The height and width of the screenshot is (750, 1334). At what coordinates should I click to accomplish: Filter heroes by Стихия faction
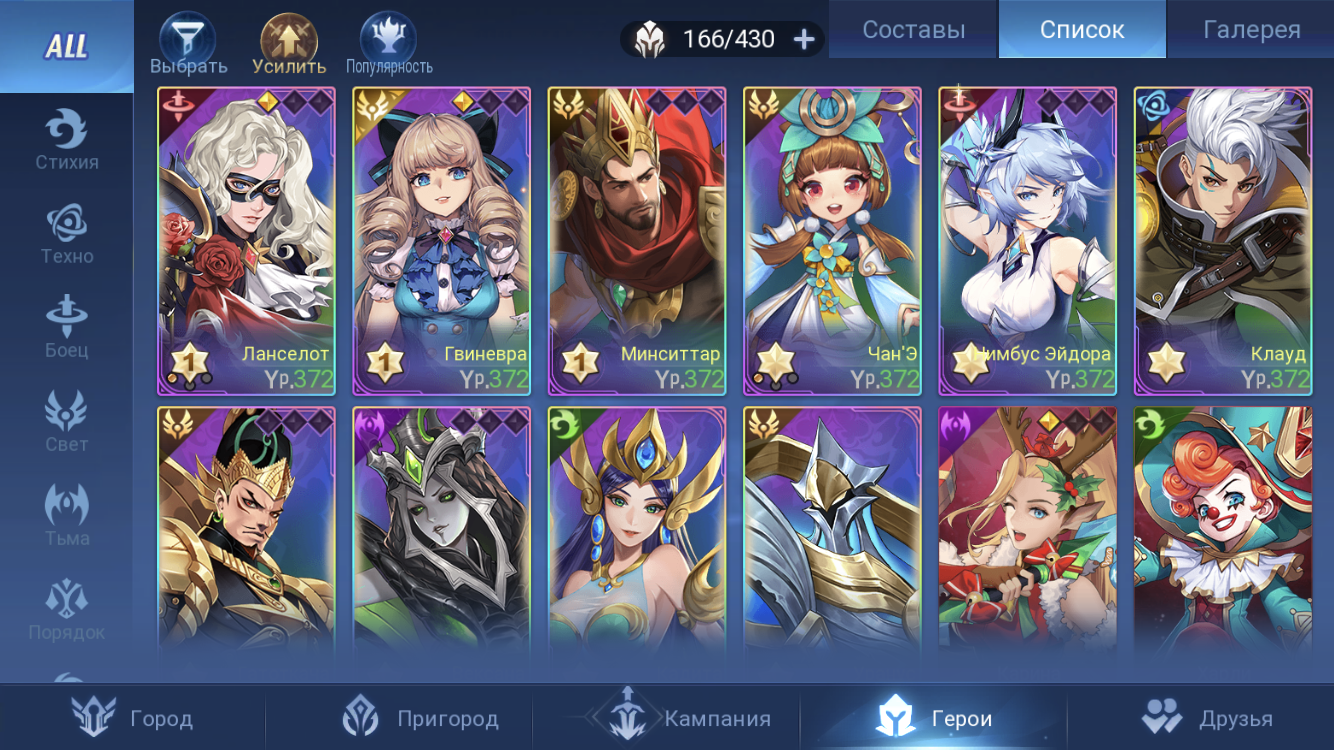(67, 141)
